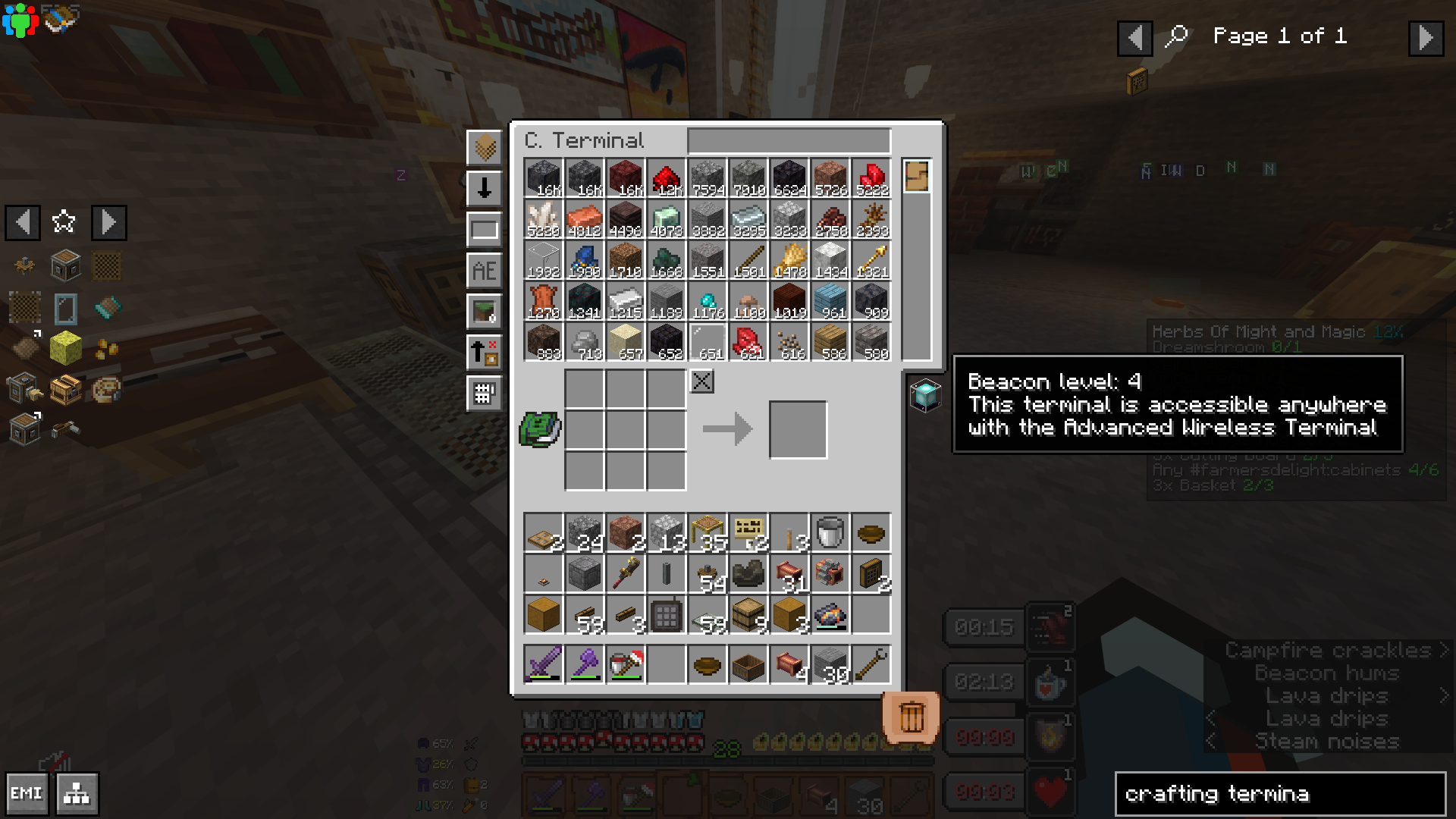Toggle the clear-to-inventory arrow button
This screenshot has width=1456, height=819.
485,353
